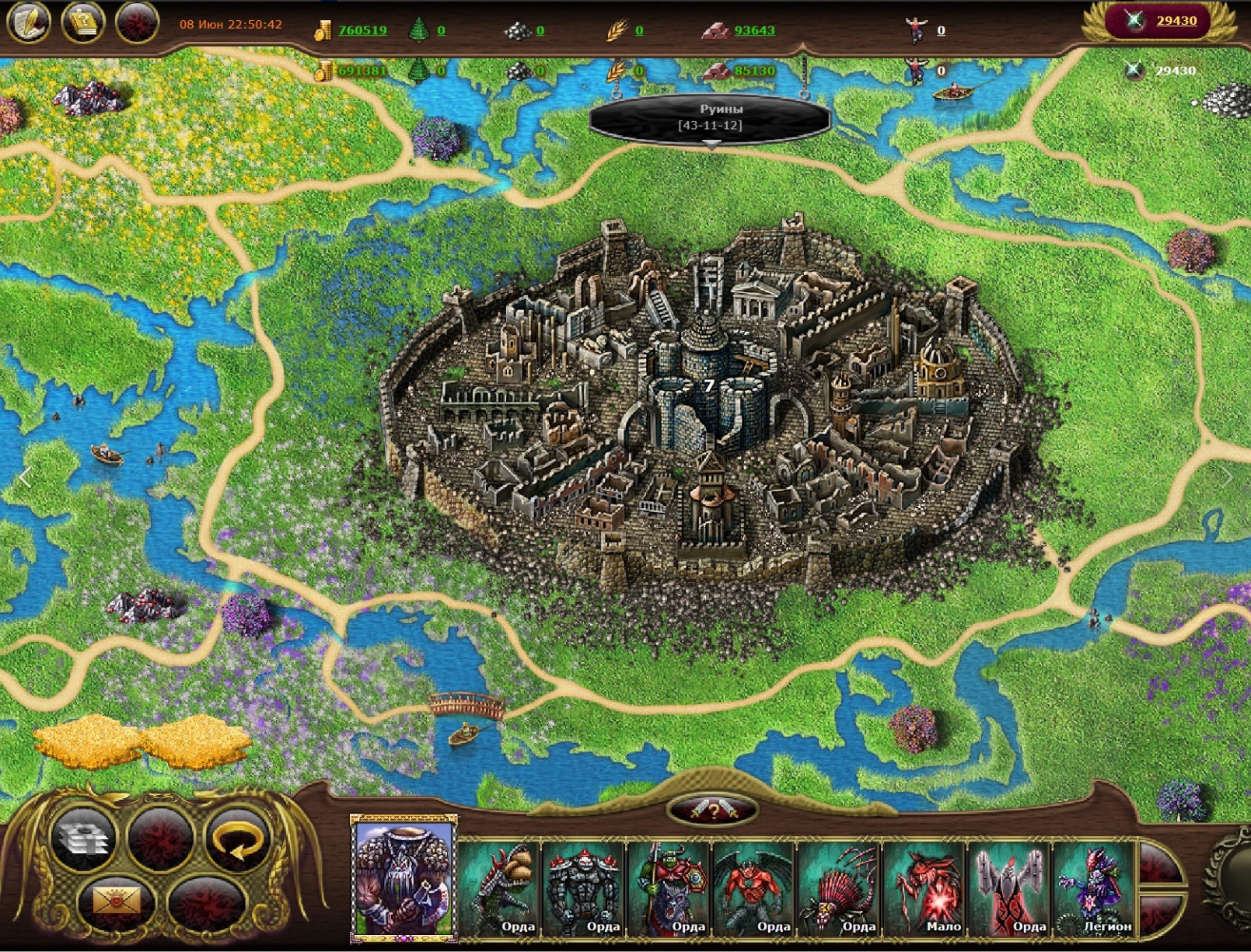Click the ore resource amount 93643
1251x952 pixels.
tap(754, 30)
